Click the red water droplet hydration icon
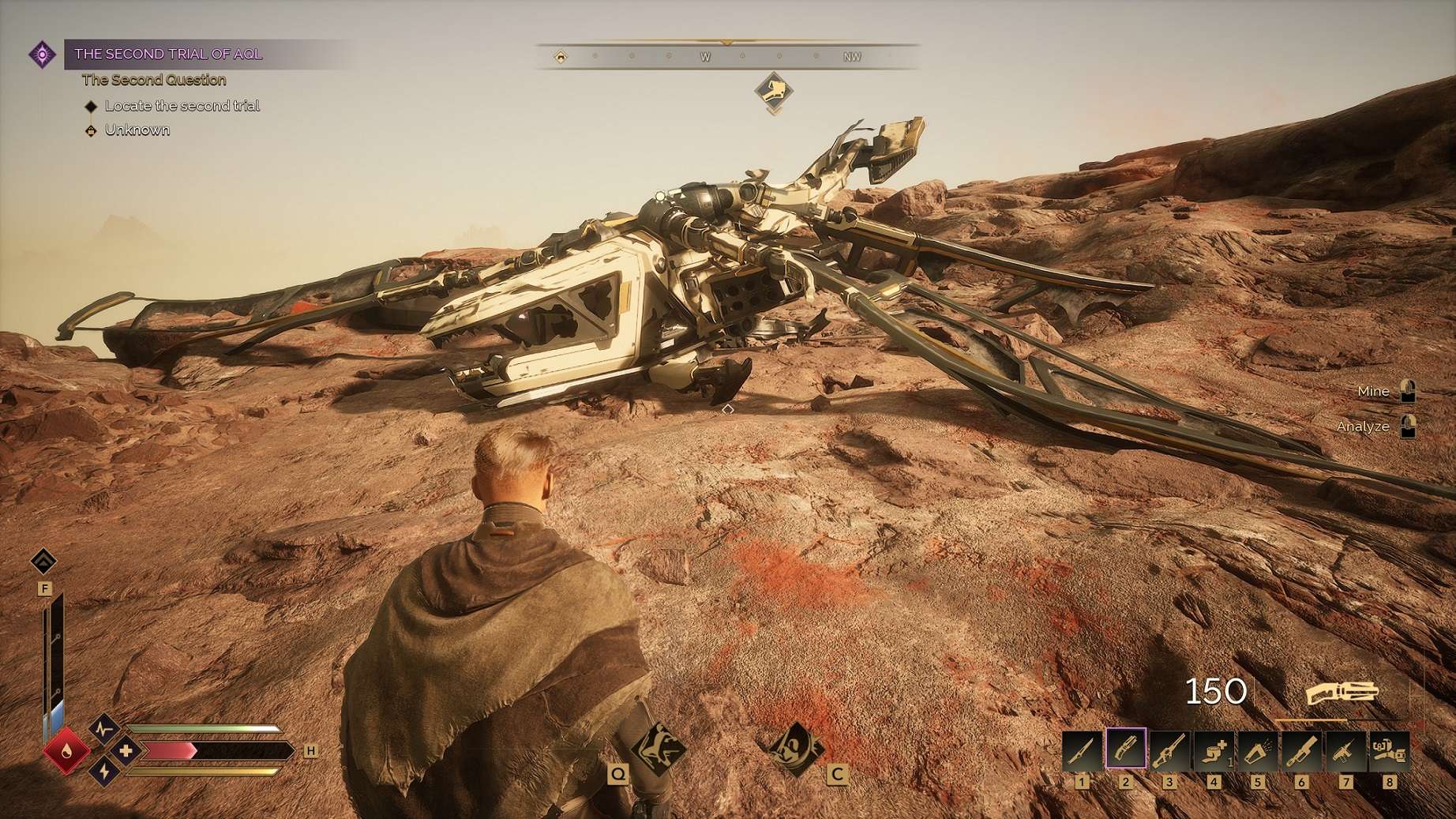 point(66,750)
